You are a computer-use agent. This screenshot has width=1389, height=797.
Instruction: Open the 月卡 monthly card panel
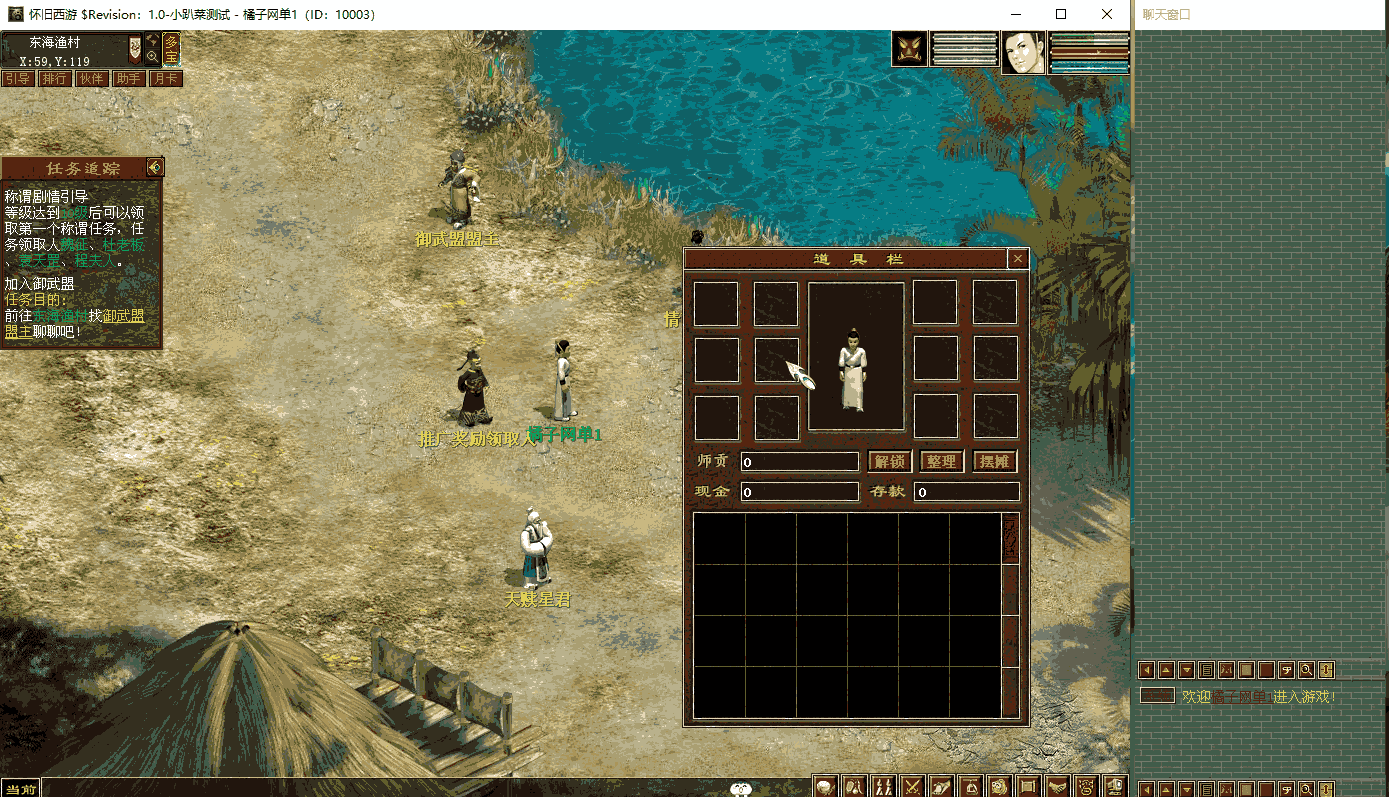pos(165,79)
